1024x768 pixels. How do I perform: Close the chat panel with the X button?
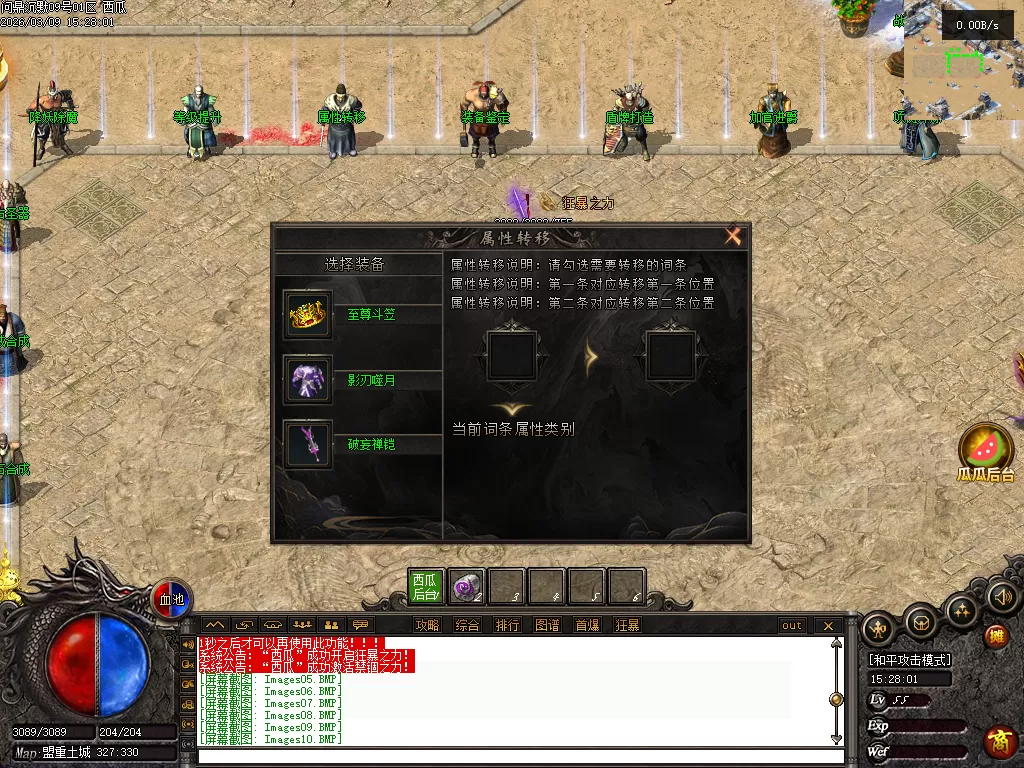click(x=828, y=626)
